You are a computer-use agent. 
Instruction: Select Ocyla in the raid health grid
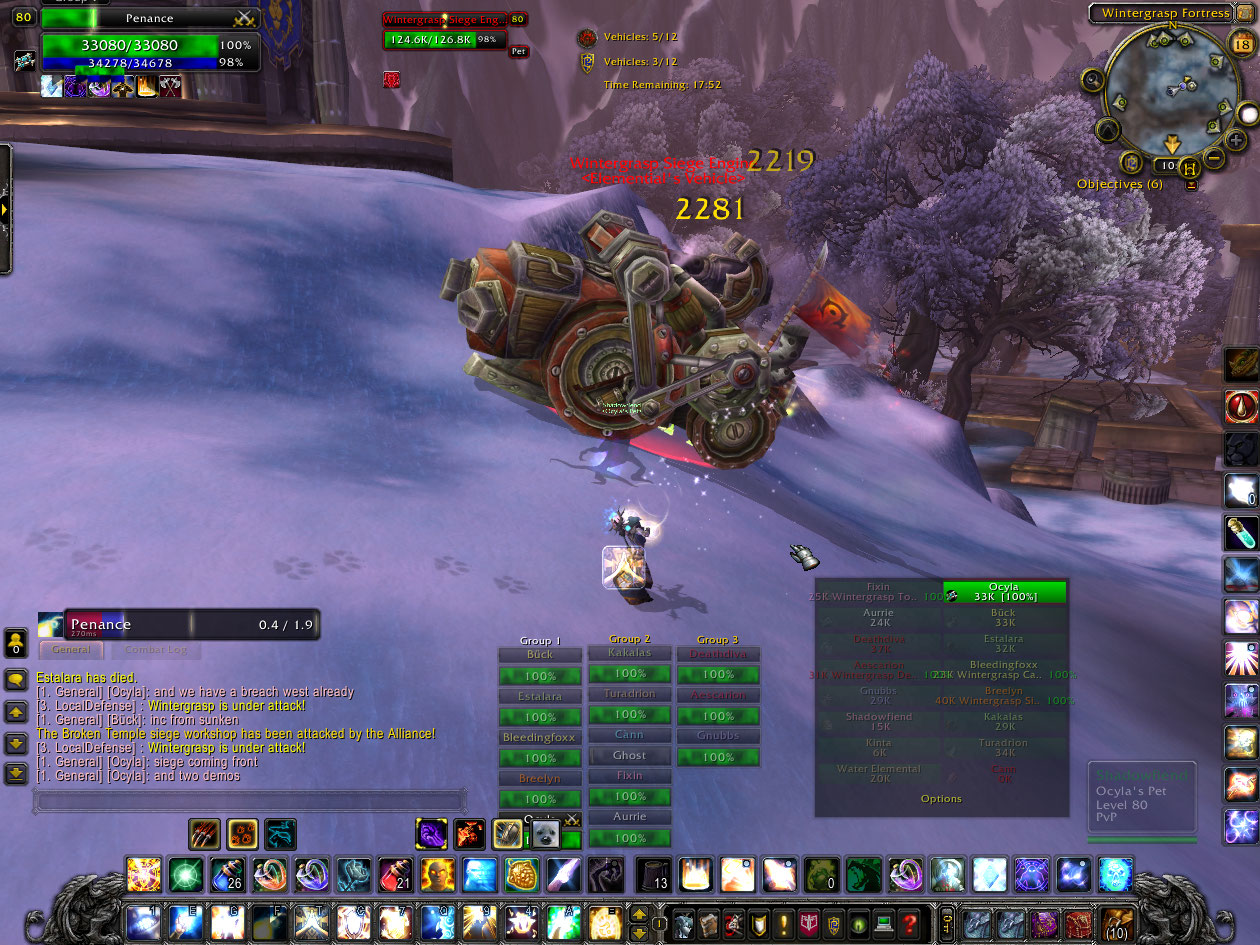tap(1004, 592)
